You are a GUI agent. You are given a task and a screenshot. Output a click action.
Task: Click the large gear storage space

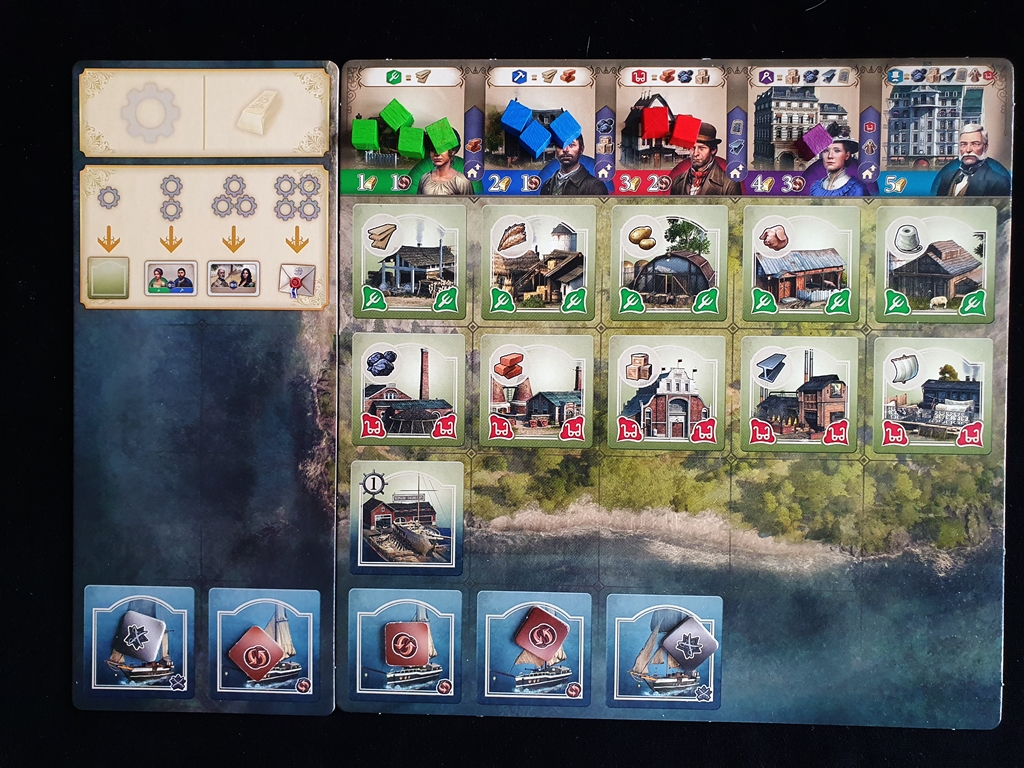pyautogui.click(x=145, y=112)
